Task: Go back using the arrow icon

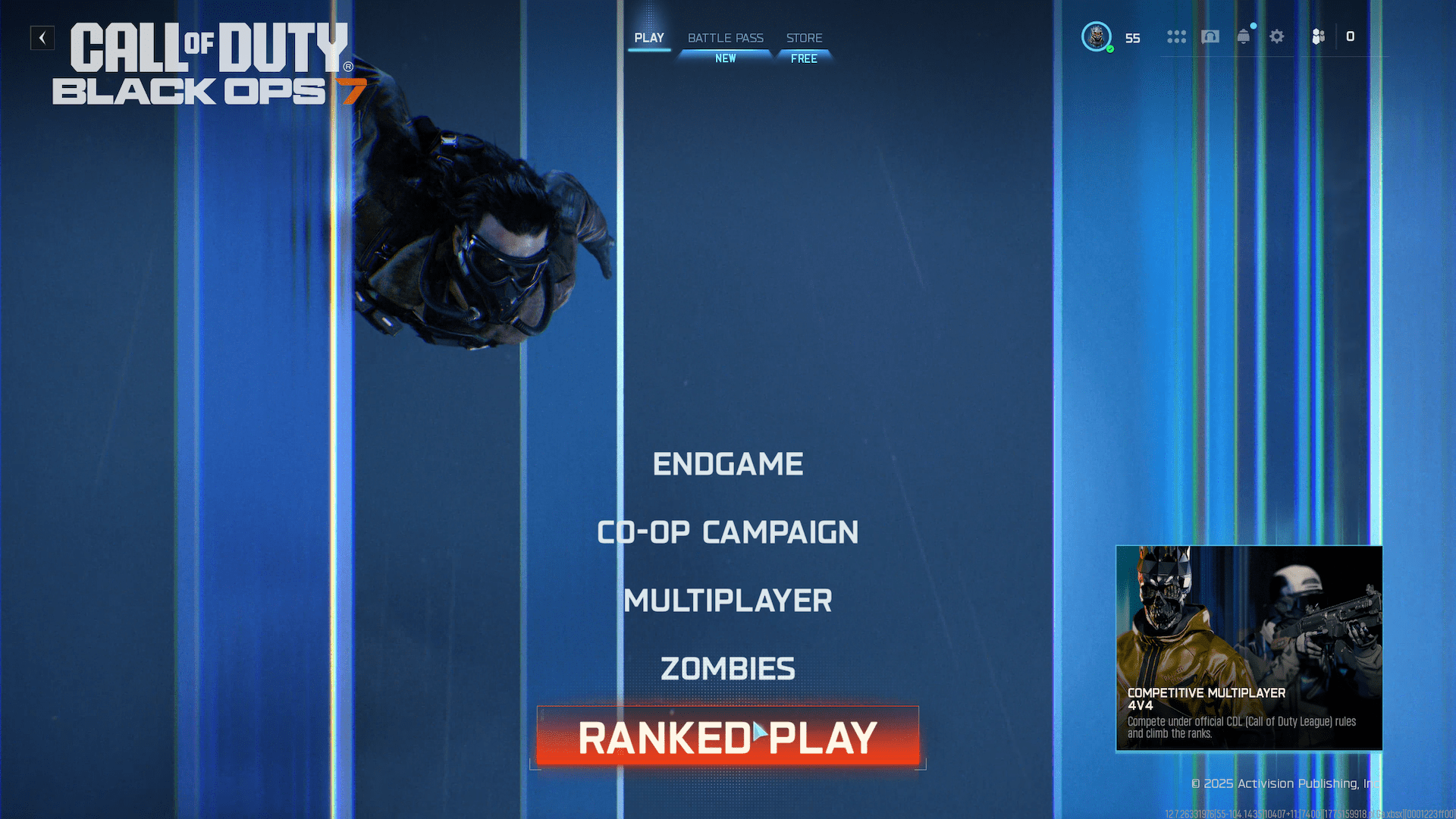Action: [42, 38]
